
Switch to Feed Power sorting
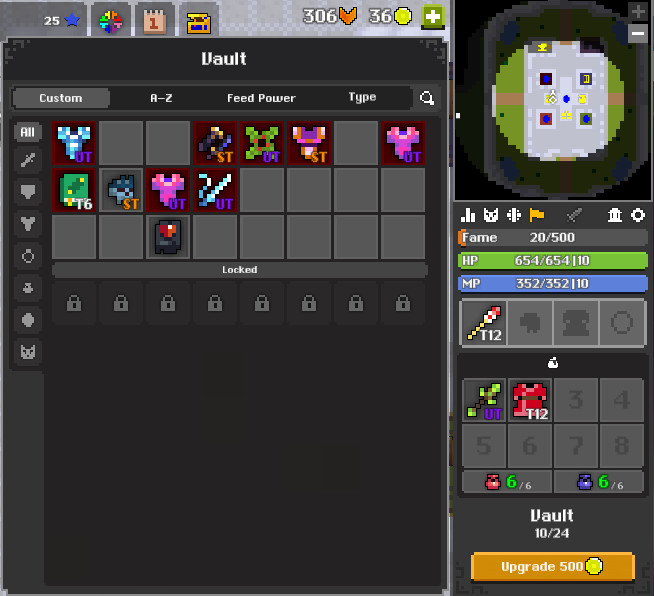(261, 98)
